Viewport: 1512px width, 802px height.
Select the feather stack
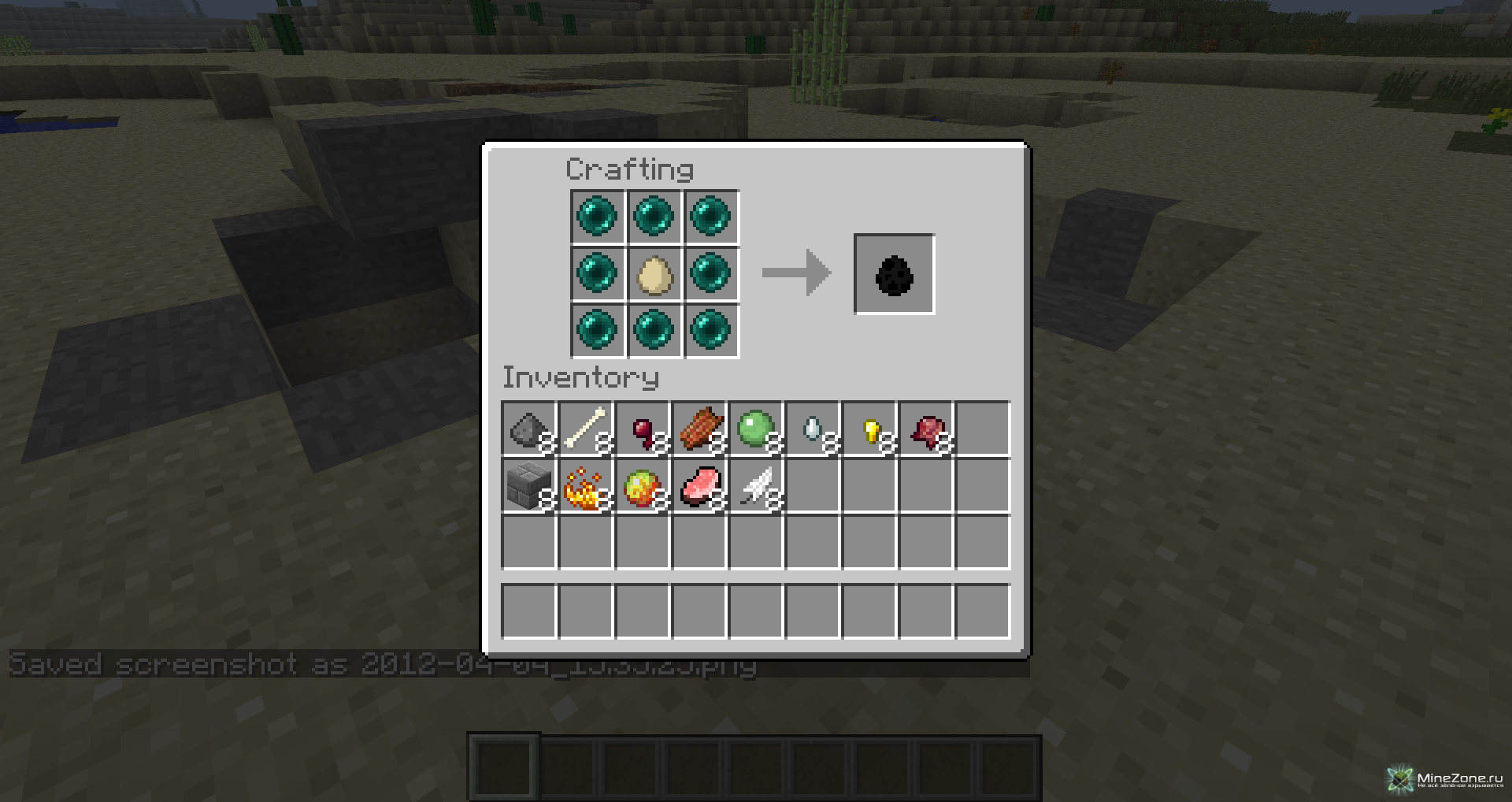[756, 487]
